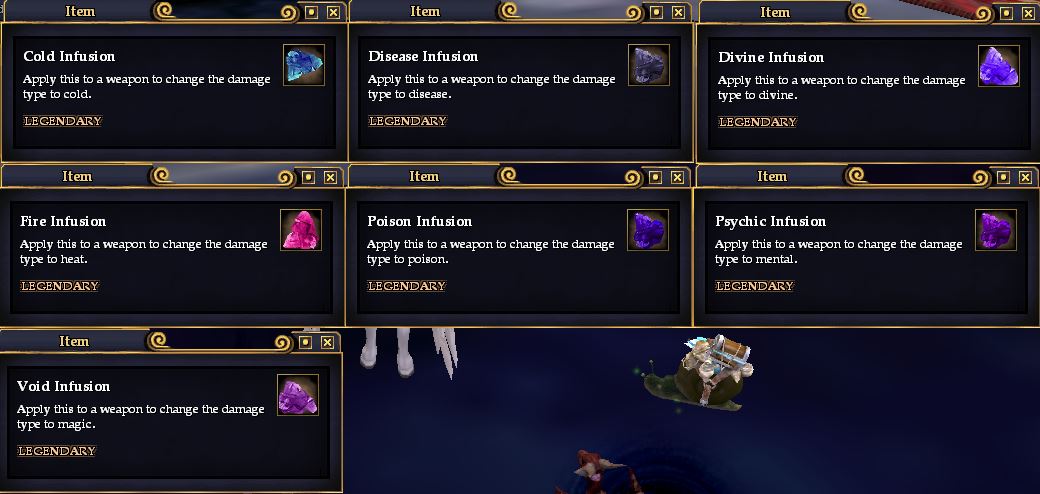The height and width of the screenshot is (494, 1040).
Task: Pick the Divine Infusion crystal icon
Action: 998,66
